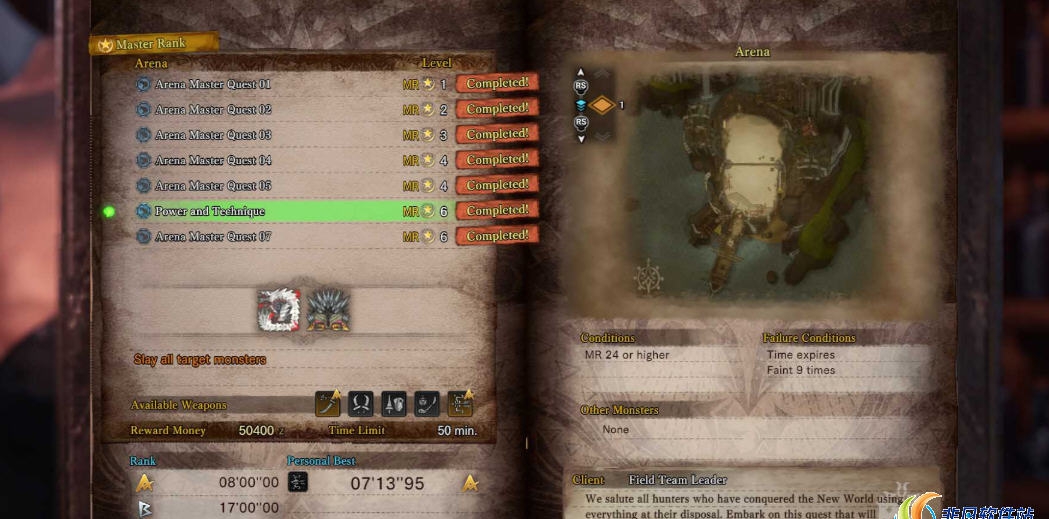Screen dimensions: 1049x519
Task: Pick the lance and shield weapon icon
Action: click(394, 403)
